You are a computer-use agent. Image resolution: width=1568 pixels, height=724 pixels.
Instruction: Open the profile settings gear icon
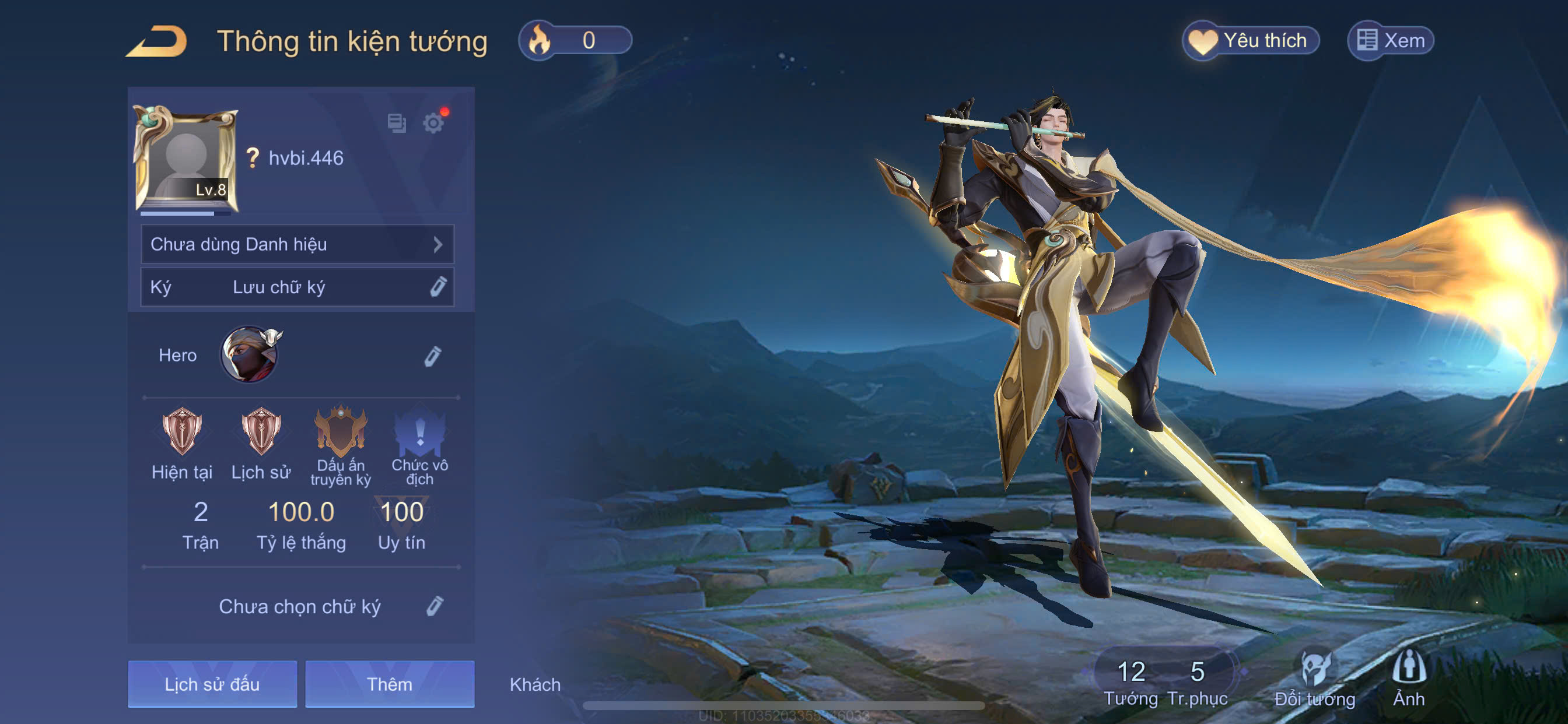pos(433,124)
